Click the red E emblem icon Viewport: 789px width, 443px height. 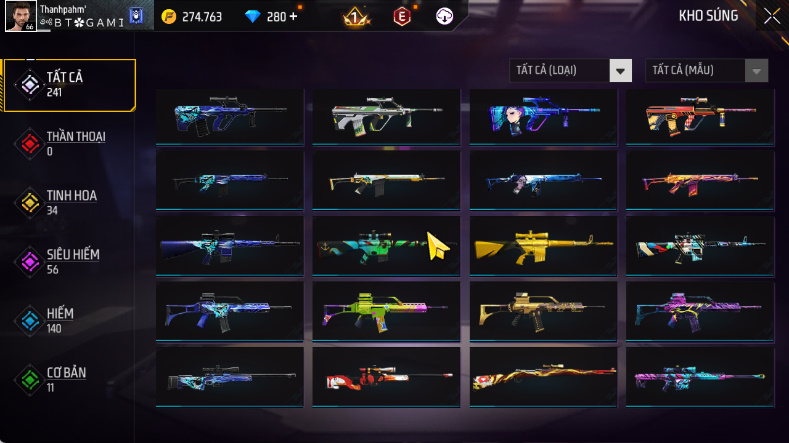tap(401, 16)
